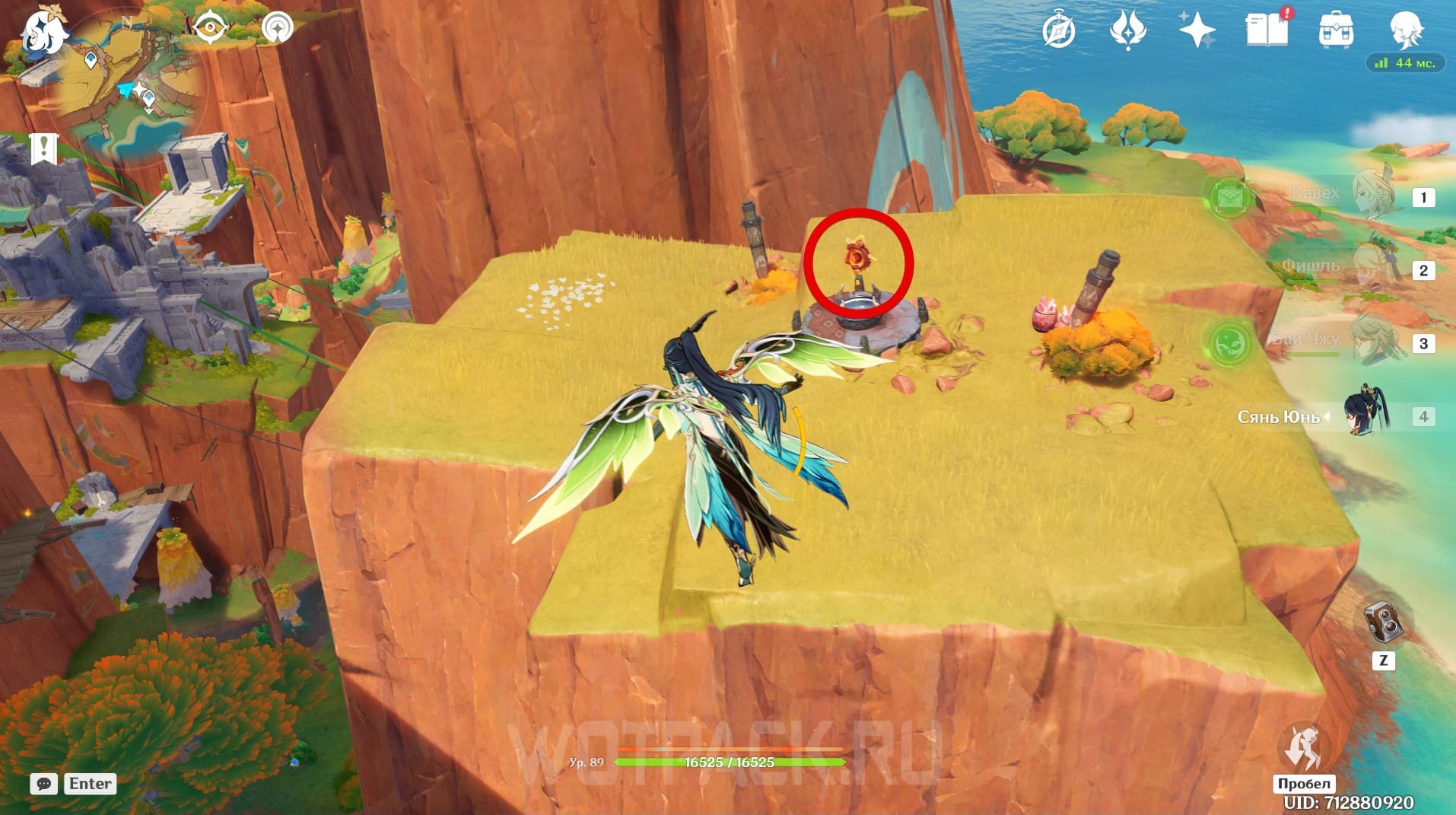This screenshot has width=1456, height=815.
Task: Open the compass events icon
Action: (1059, 31)
